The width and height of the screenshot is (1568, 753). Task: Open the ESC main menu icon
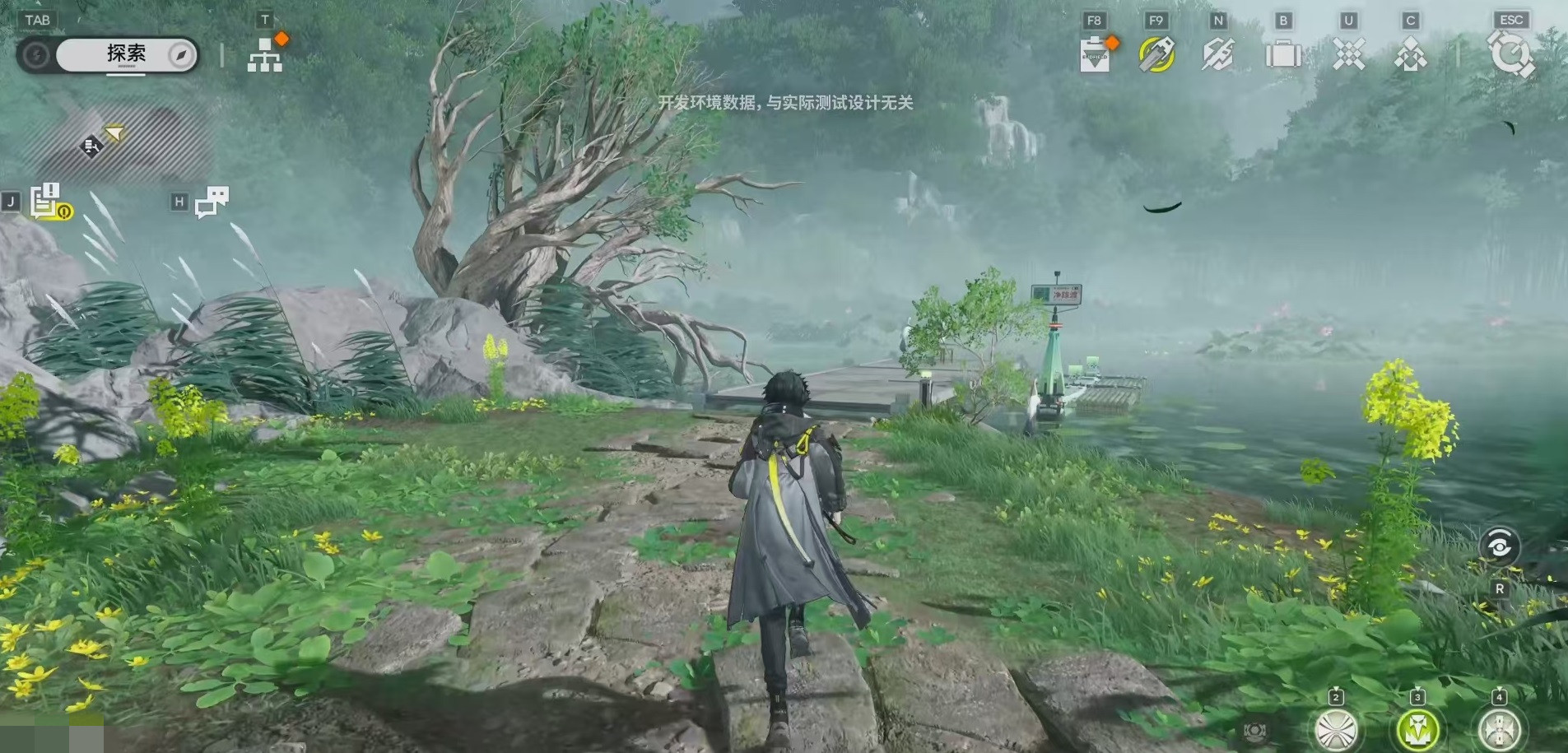tap(1511, 53)
